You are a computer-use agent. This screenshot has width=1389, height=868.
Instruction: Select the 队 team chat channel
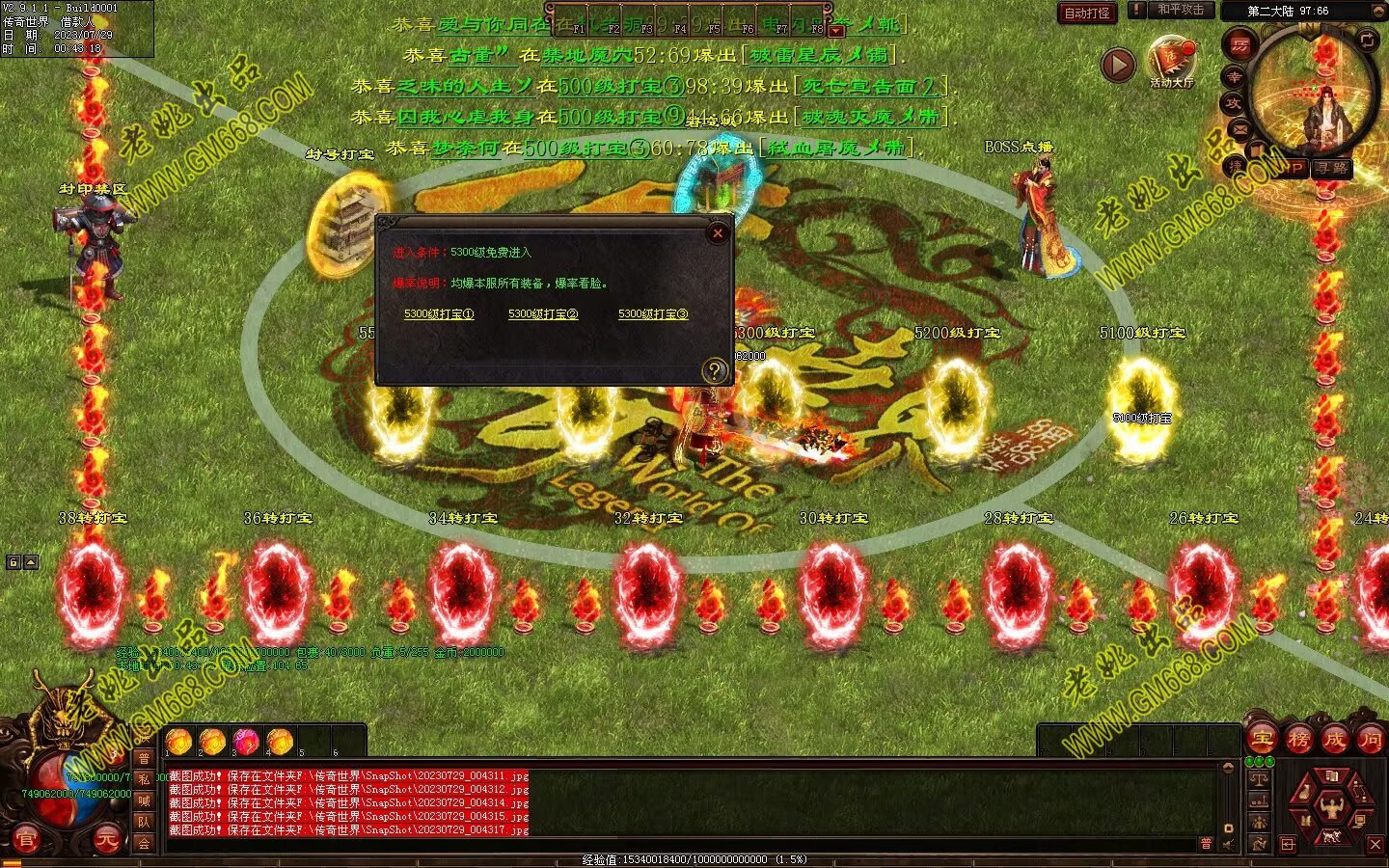click(144, 822)
